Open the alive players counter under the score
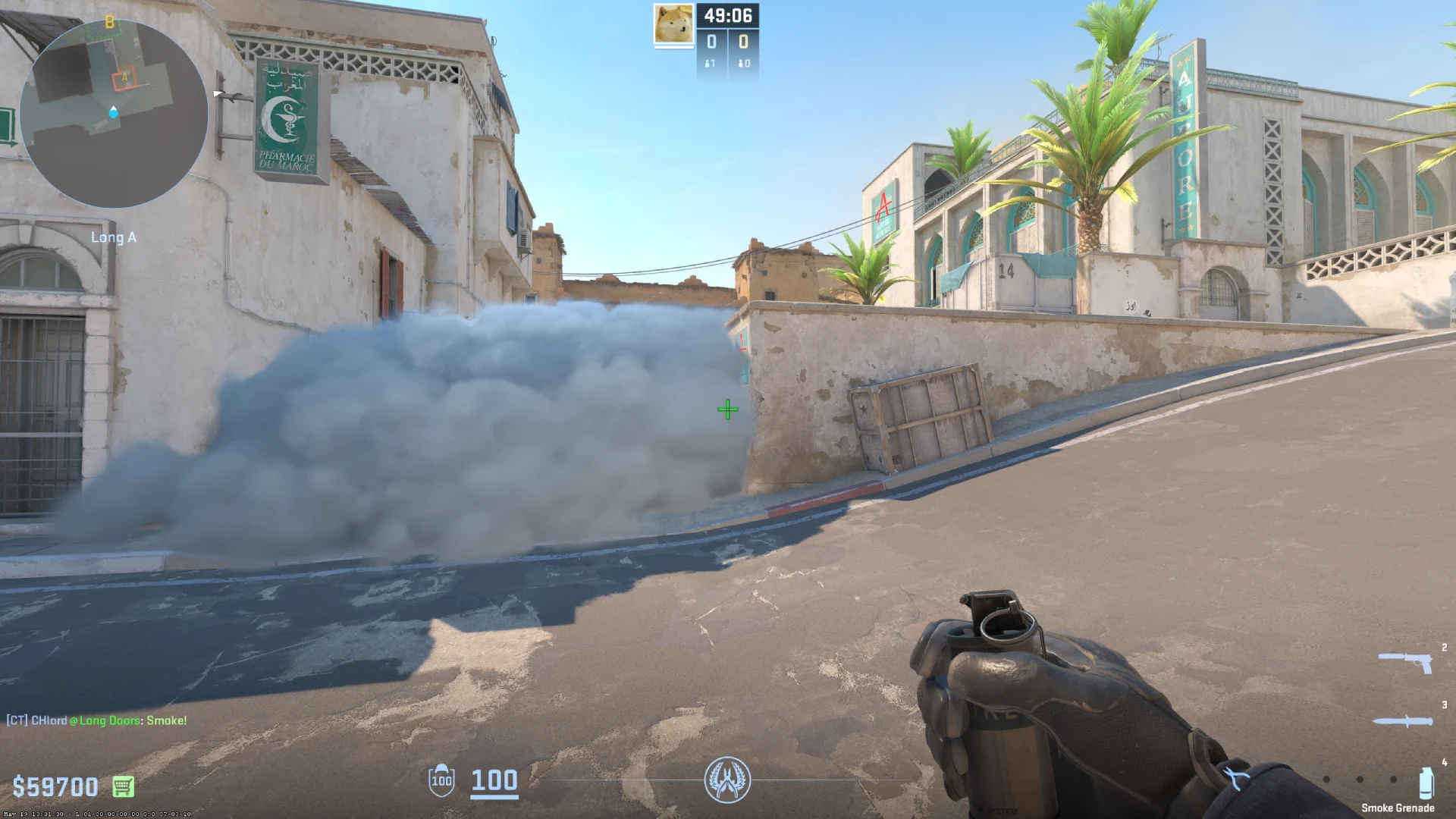This screenshot has height=819, width=1456. coord(709,63)
